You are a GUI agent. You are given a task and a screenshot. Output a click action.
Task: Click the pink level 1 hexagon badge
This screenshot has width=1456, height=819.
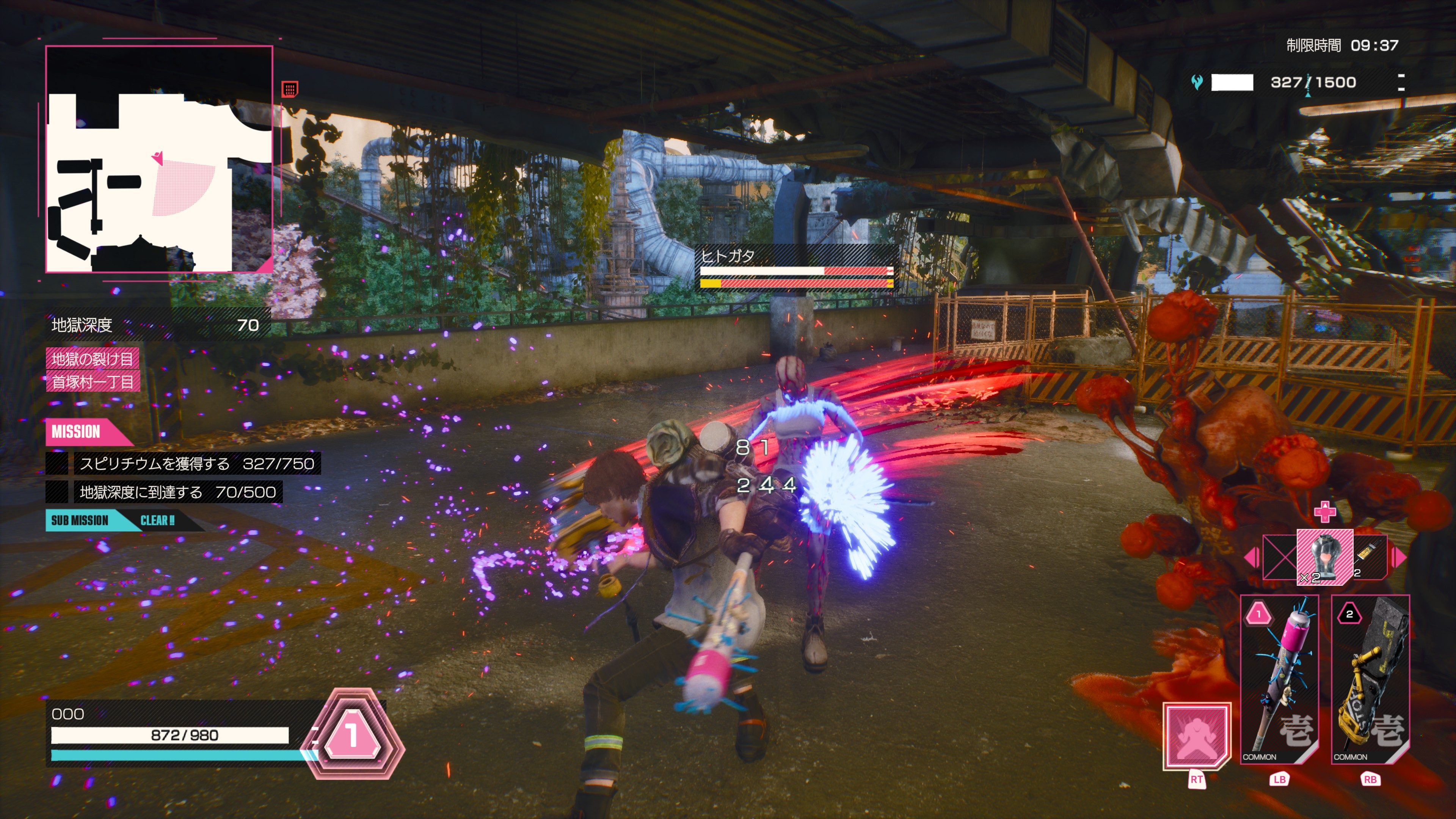coord(352,734)
